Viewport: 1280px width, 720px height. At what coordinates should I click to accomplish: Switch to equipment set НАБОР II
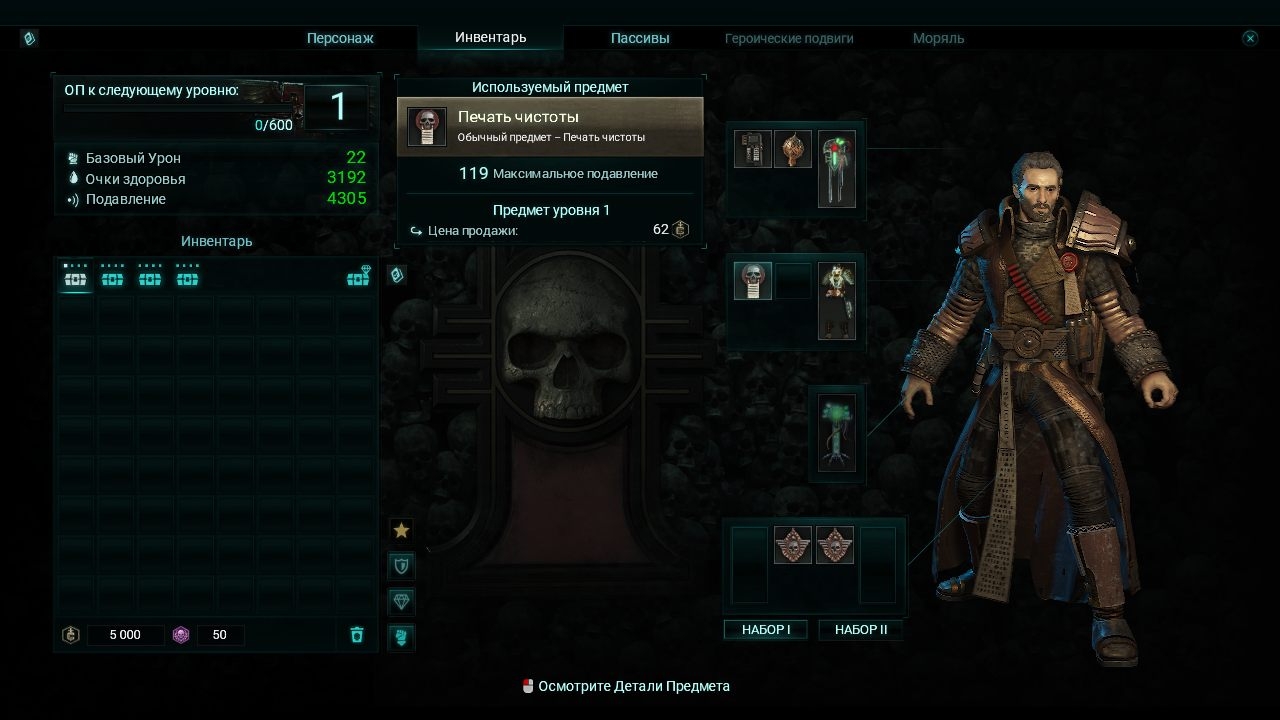coord(860,630)
